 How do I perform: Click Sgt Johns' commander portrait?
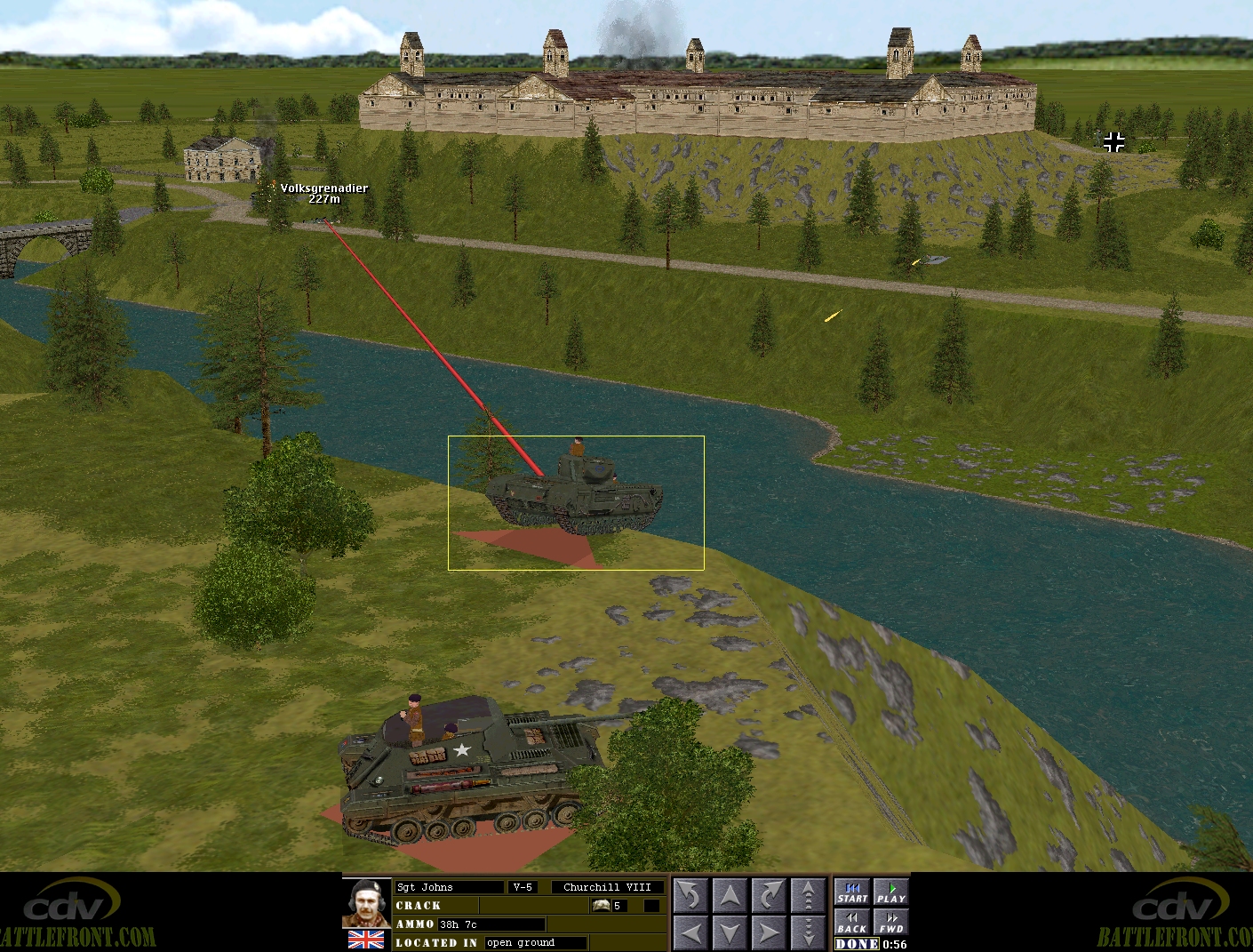[366, 903]
